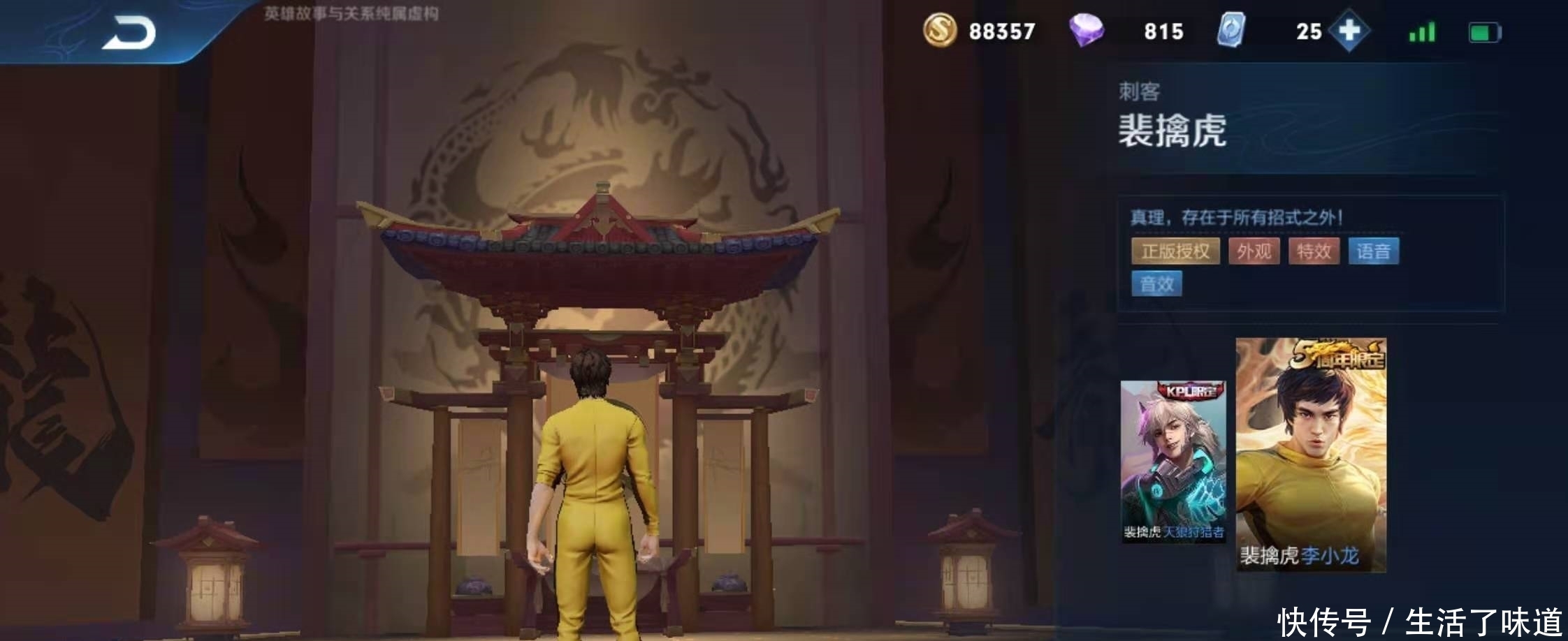
Task: Select the 语音 voice tag
Action: tap(1373, 251)
